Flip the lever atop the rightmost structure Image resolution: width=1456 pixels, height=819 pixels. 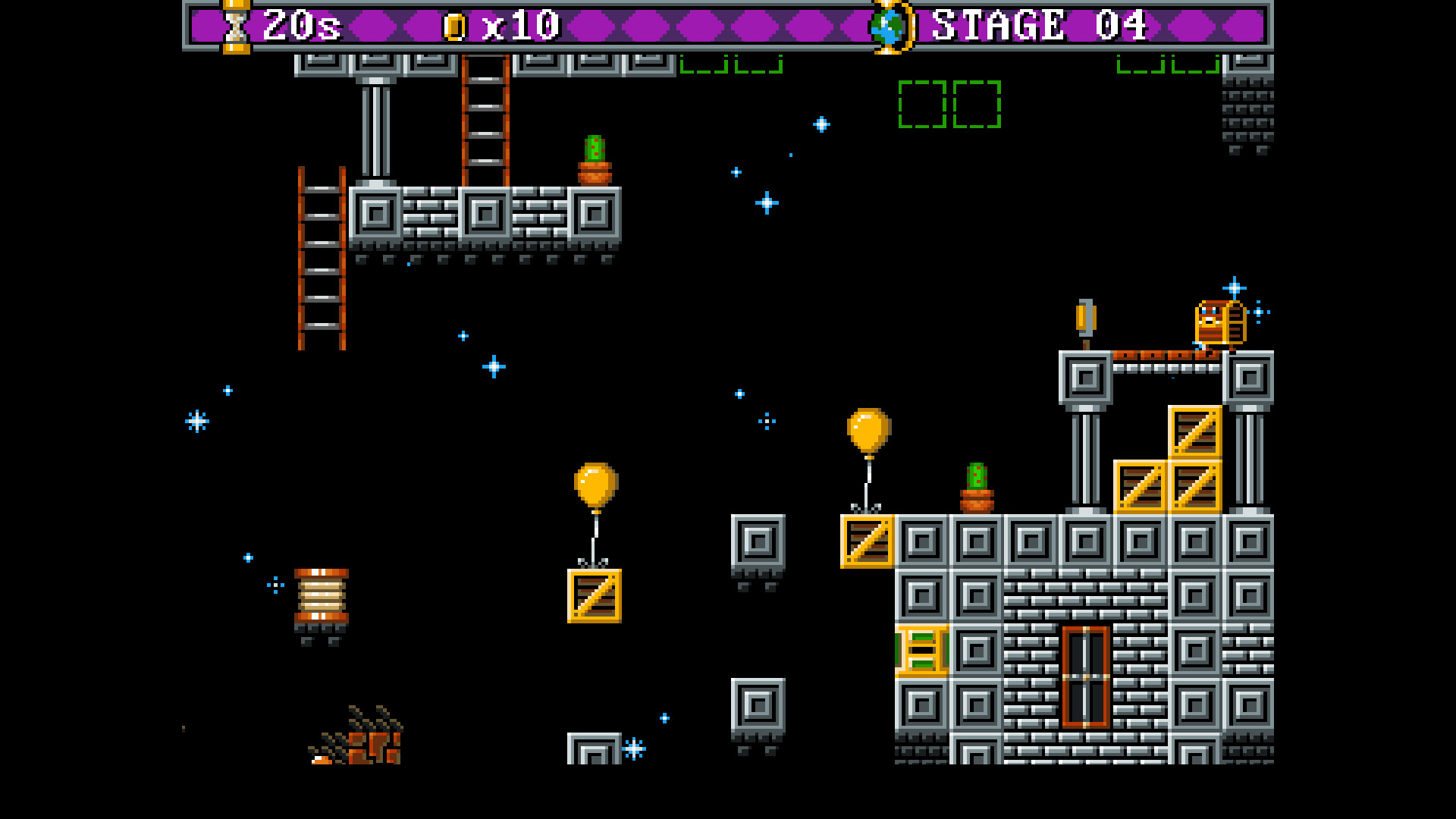1084,319
